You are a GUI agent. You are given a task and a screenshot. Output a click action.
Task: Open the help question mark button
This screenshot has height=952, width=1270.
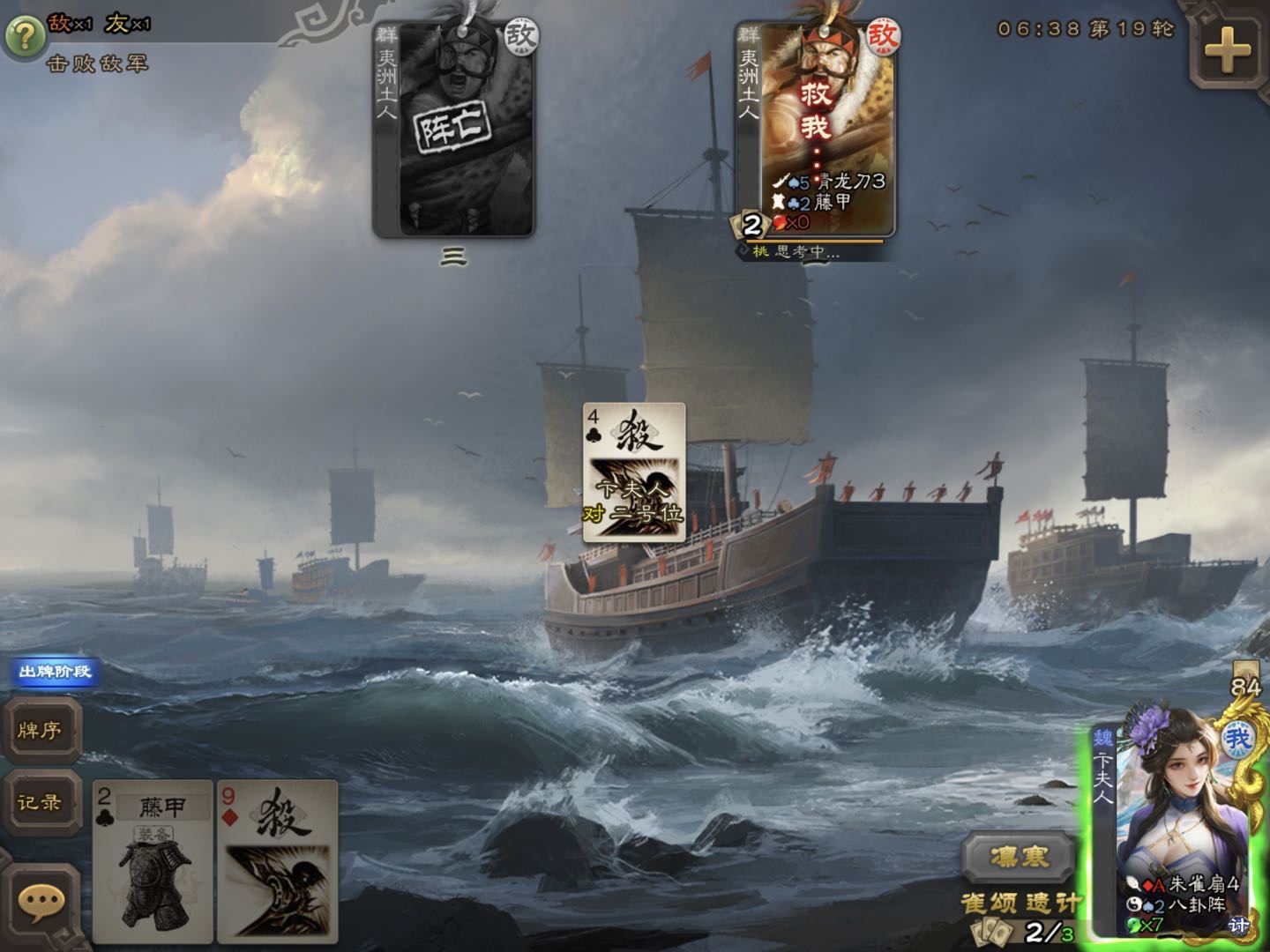(x=25, y=36)
